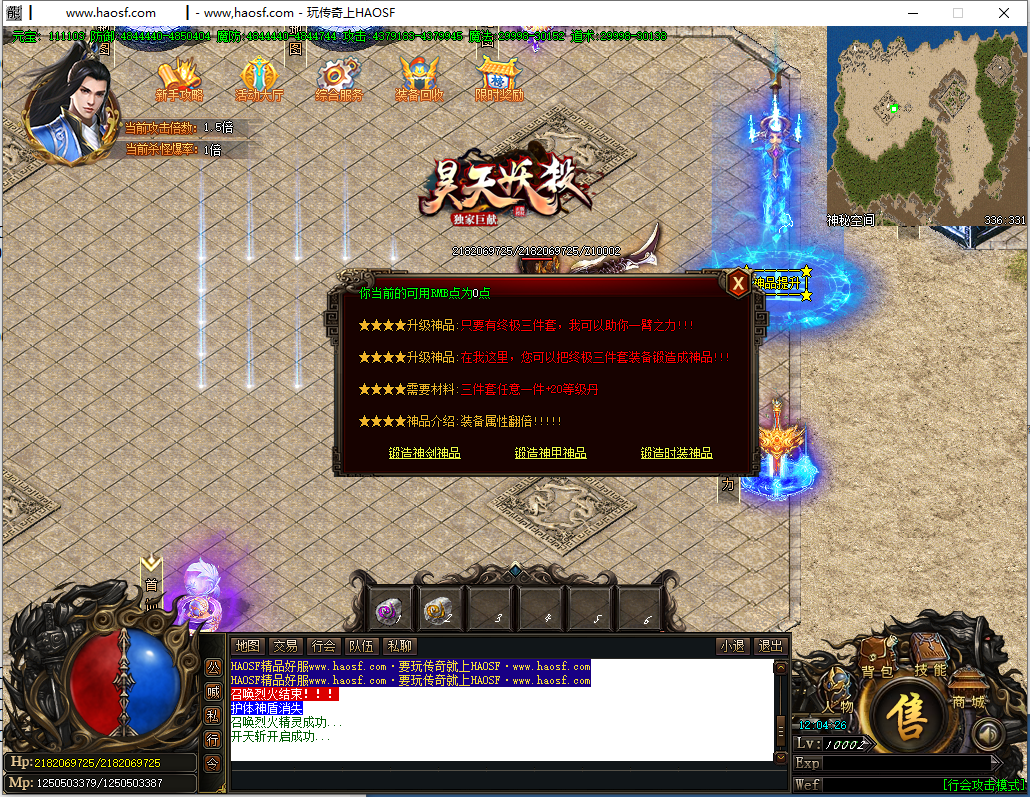Pick the 锻造时装神品 option

click(x=676, y=453)
